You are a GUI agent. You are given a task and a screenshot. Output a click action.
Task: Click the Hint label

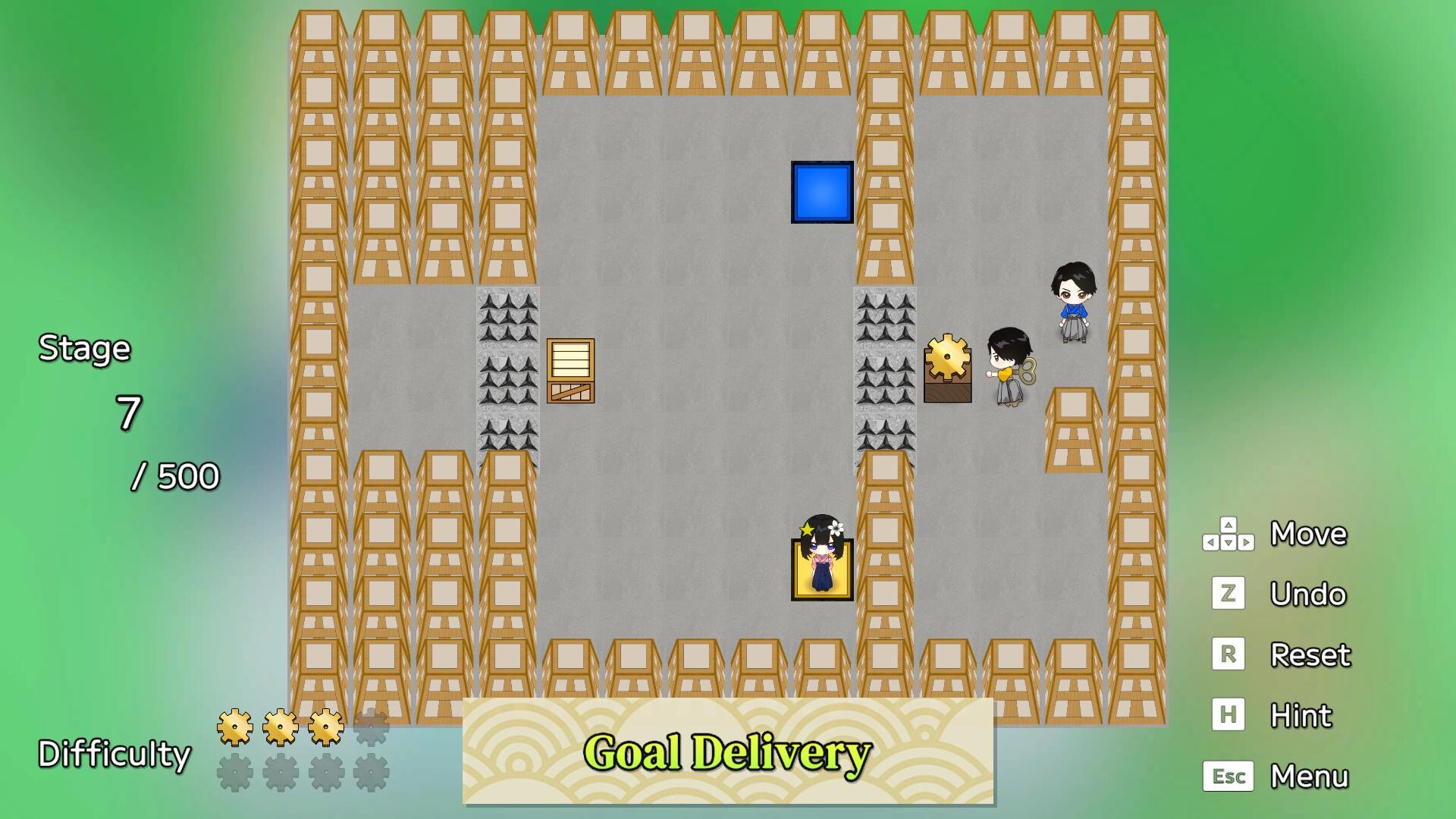[x=1300, y=715]
